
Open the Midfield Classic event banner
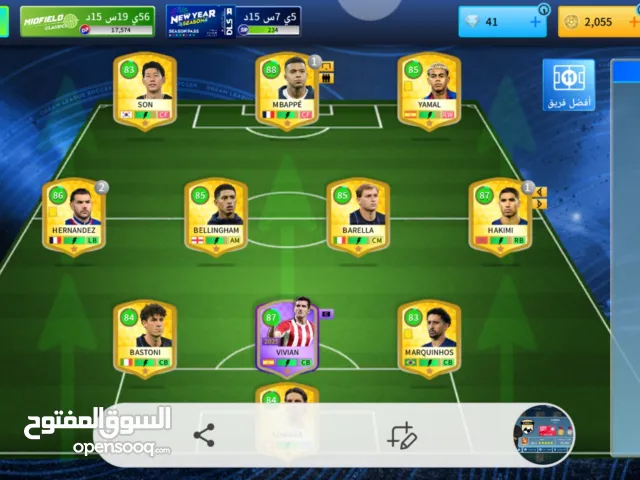(87, 21)
